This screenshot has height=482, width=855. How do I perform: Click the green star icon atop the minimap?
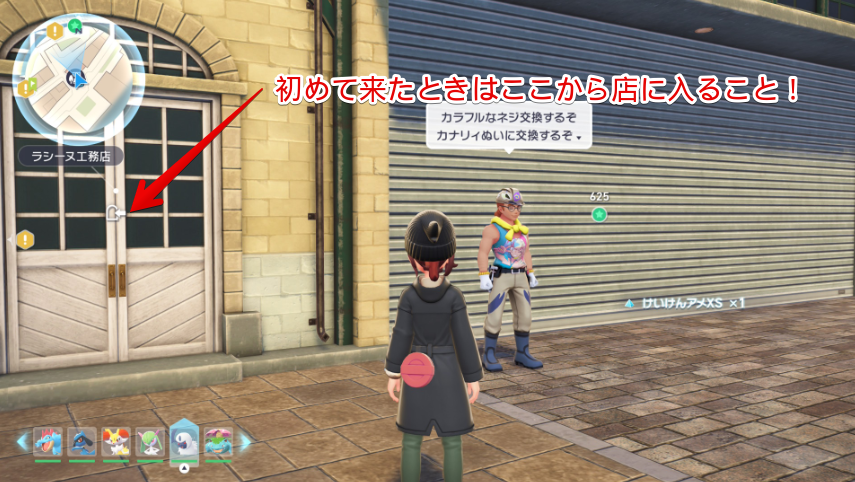point(76,23)
